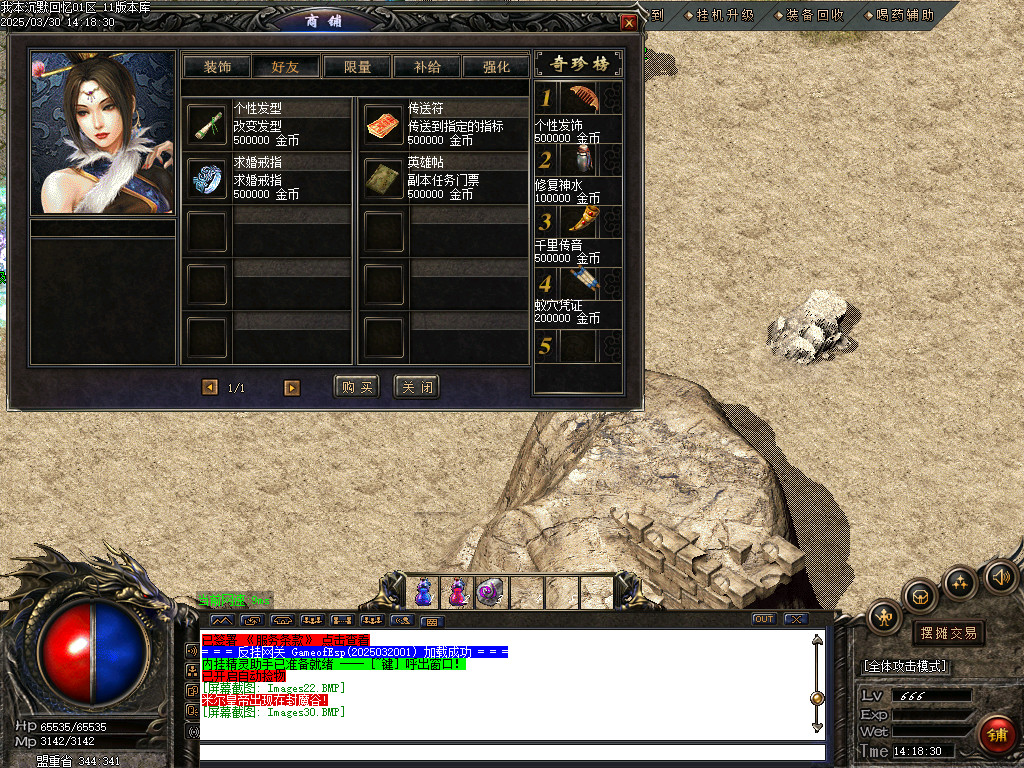Screen dimensions: 1024x768
Task: Close the shop window with the X
Action: [628, 22]
